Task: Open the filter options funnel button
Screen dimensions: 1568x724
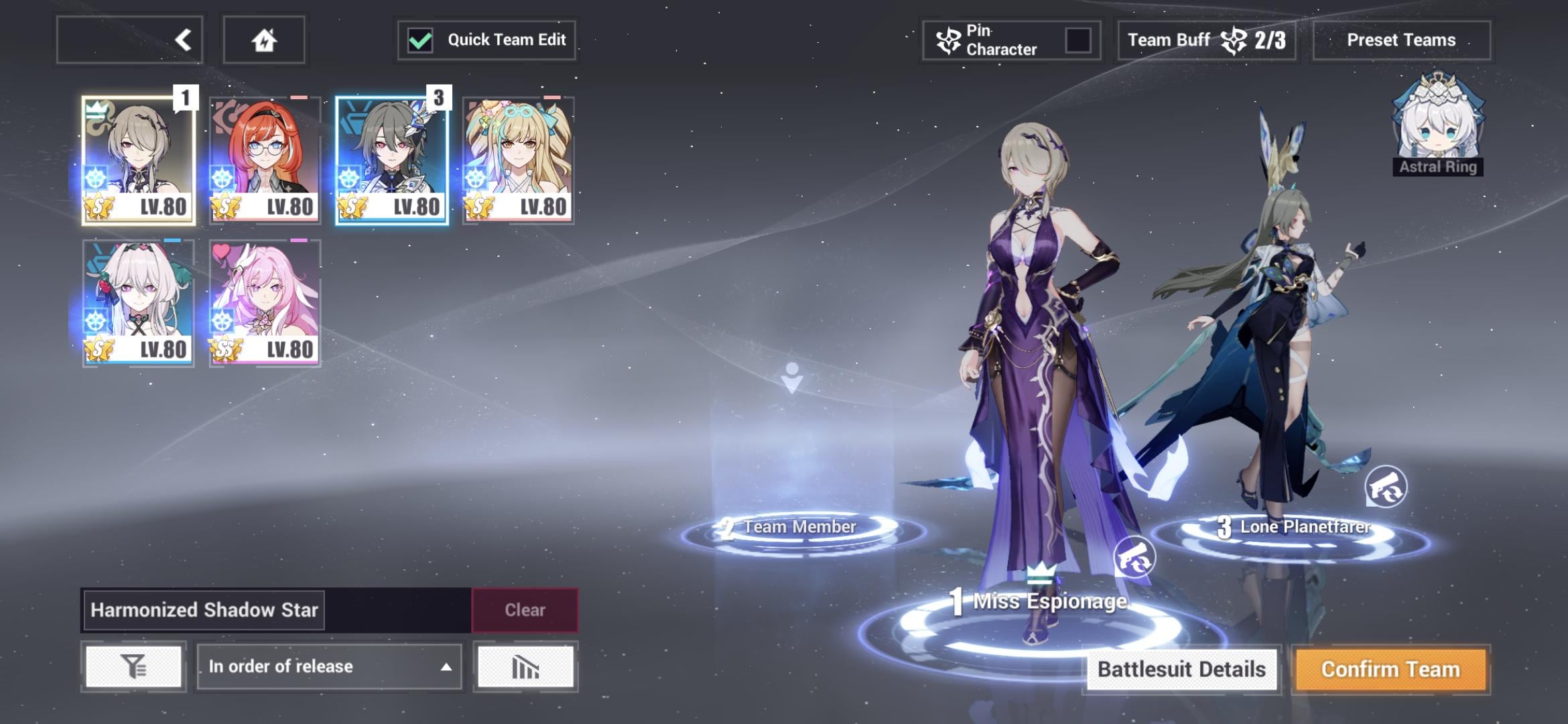Action: (x=133, y=666)
